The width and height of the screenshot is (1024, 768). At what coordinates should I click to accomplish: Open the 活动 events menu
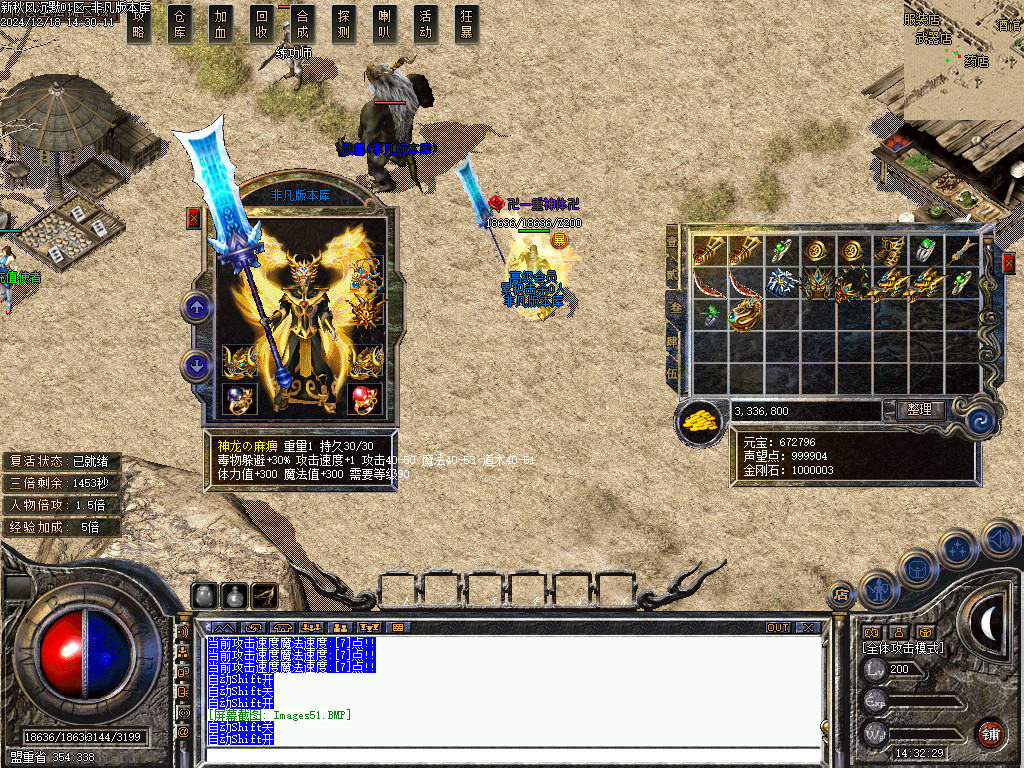426,24
